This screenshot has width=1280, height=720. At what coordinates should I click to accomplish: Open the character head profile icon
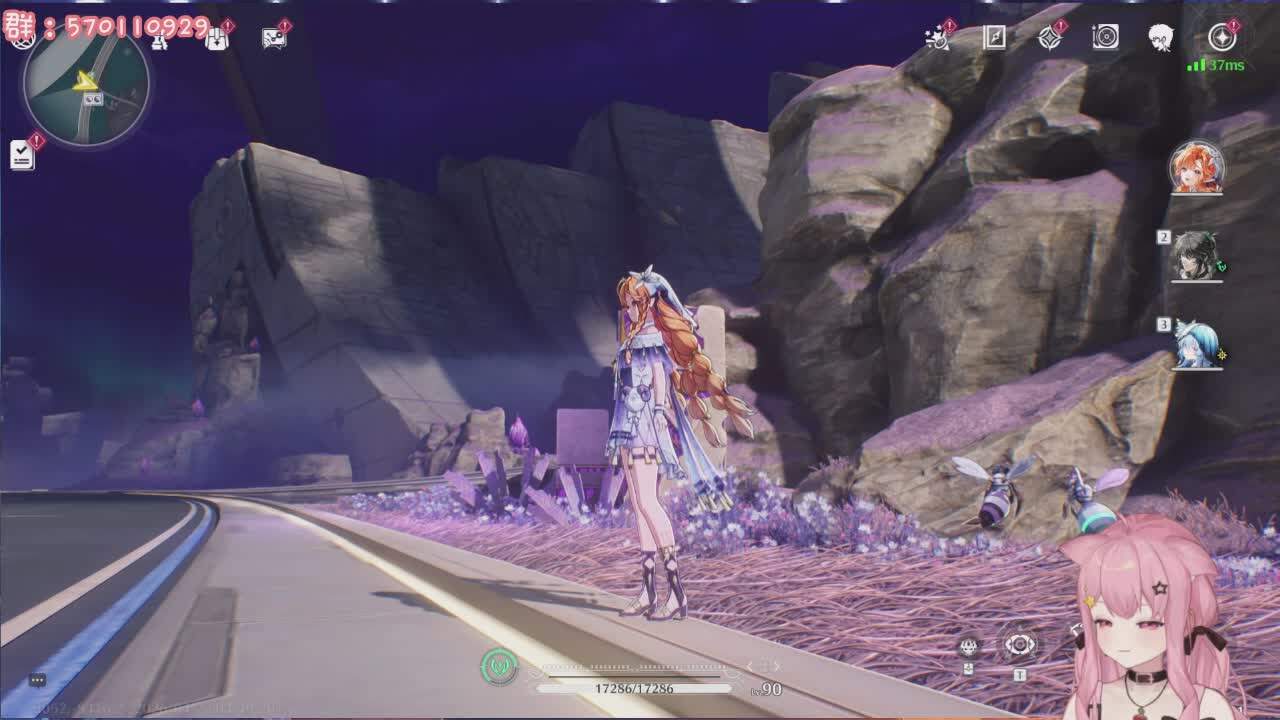(1160, 38)
